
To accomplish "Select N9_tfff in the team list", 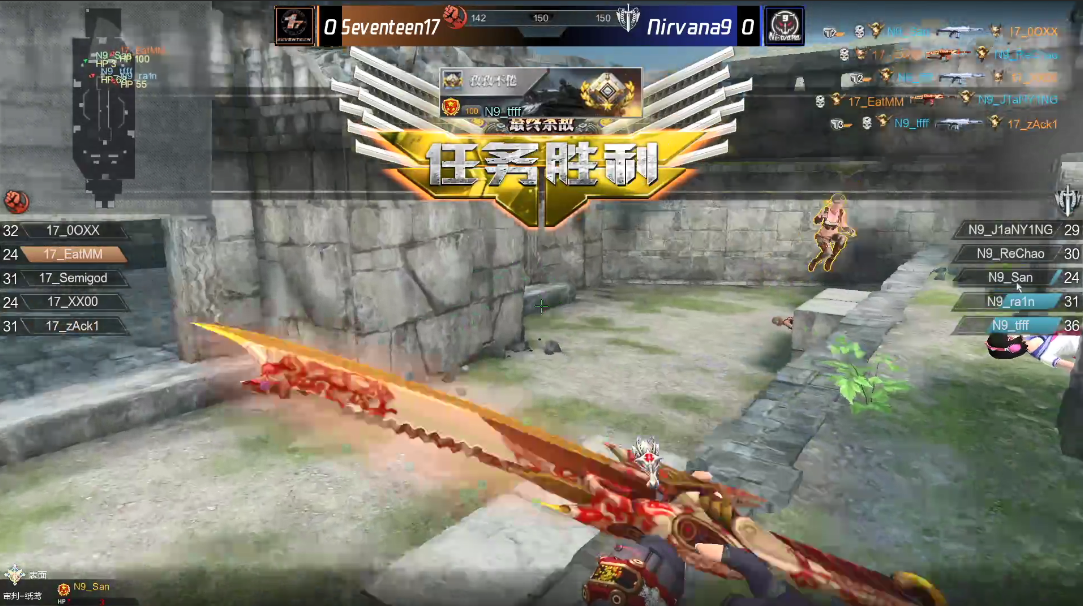I will [1009, 325].
